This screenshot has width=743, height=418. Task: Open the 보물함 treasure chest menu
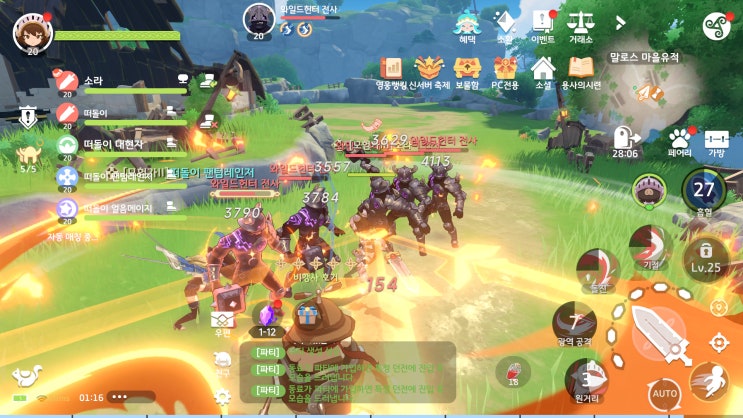coord(467,71)
